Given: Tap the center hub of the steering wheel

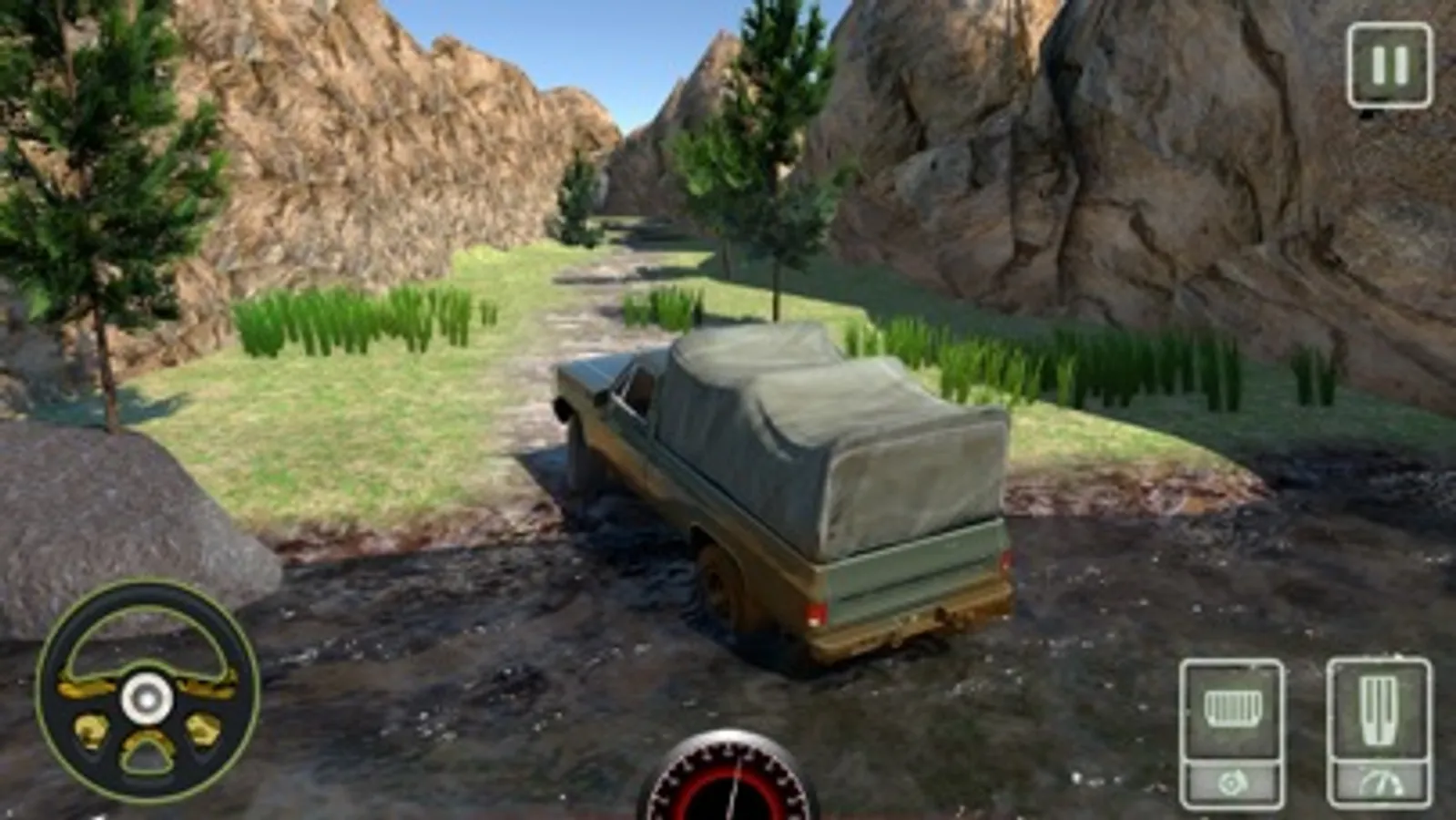Looking at the screenshot, I should (x=146, y=699).
